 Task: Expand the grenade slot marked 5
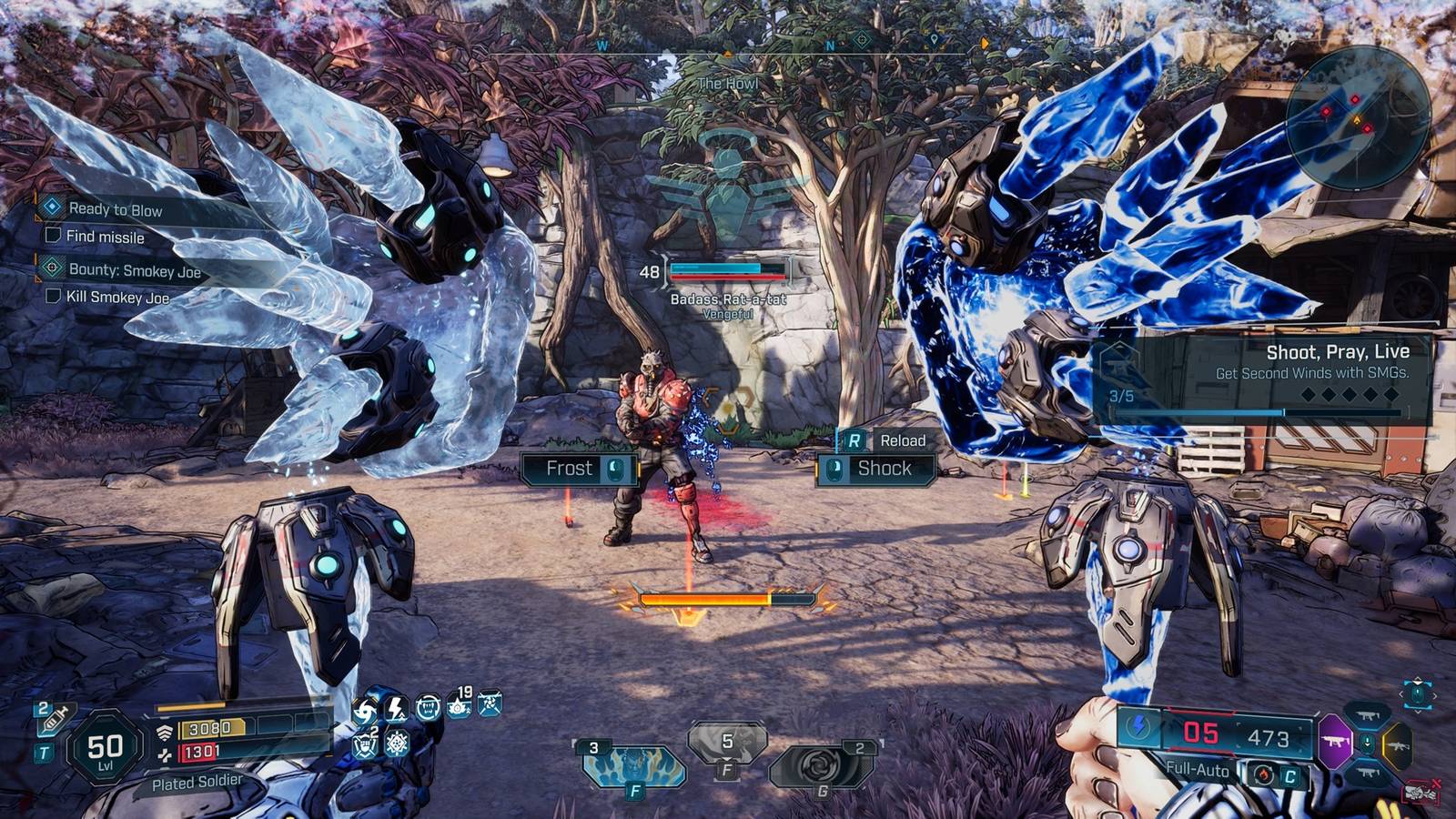click(x=728, y=742)
